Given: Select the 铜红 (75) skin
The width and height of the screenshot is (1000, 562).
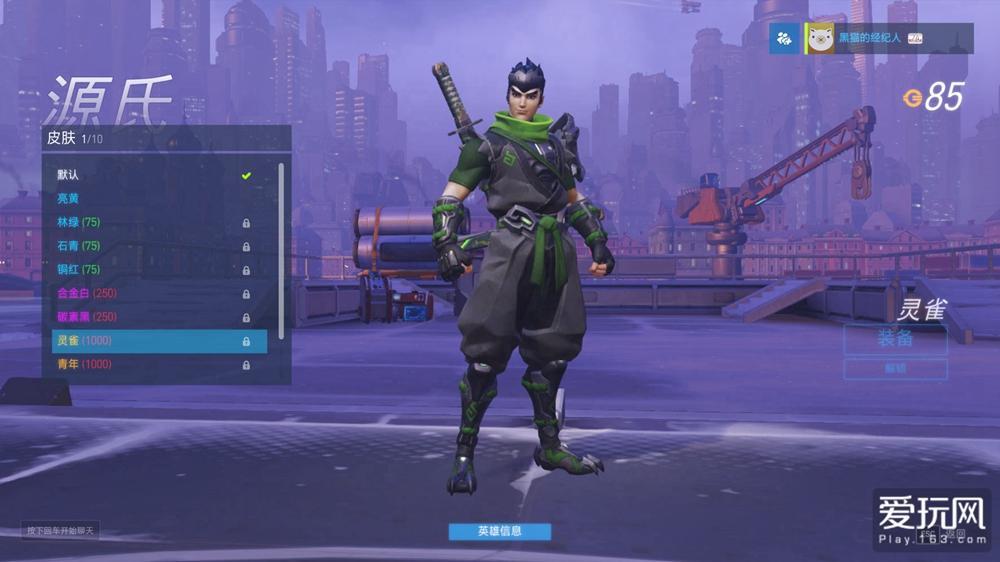Looking at the screenshot, I should (150, 270).
